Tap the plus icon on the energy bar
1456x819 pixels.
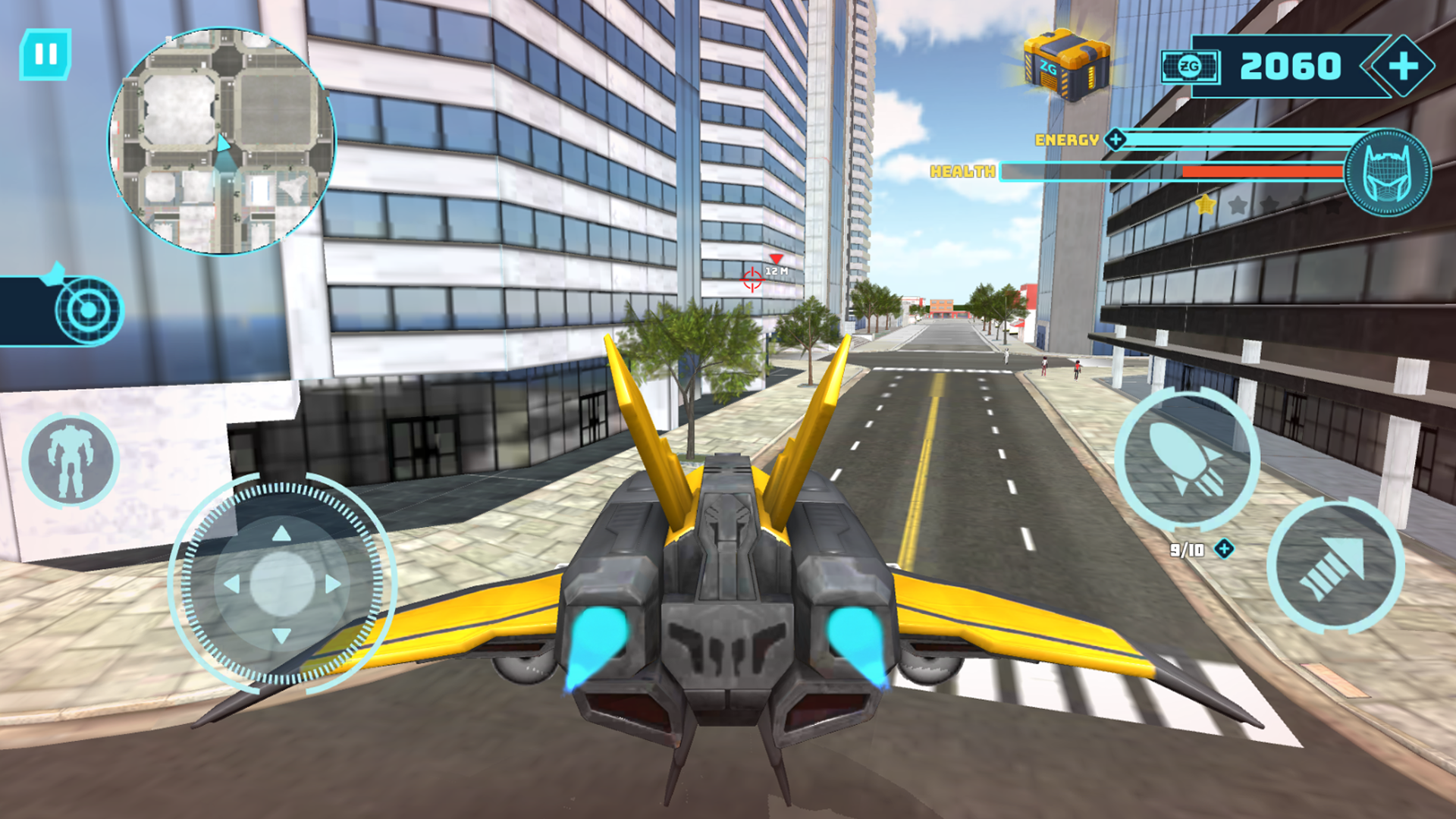point(1116,138)
